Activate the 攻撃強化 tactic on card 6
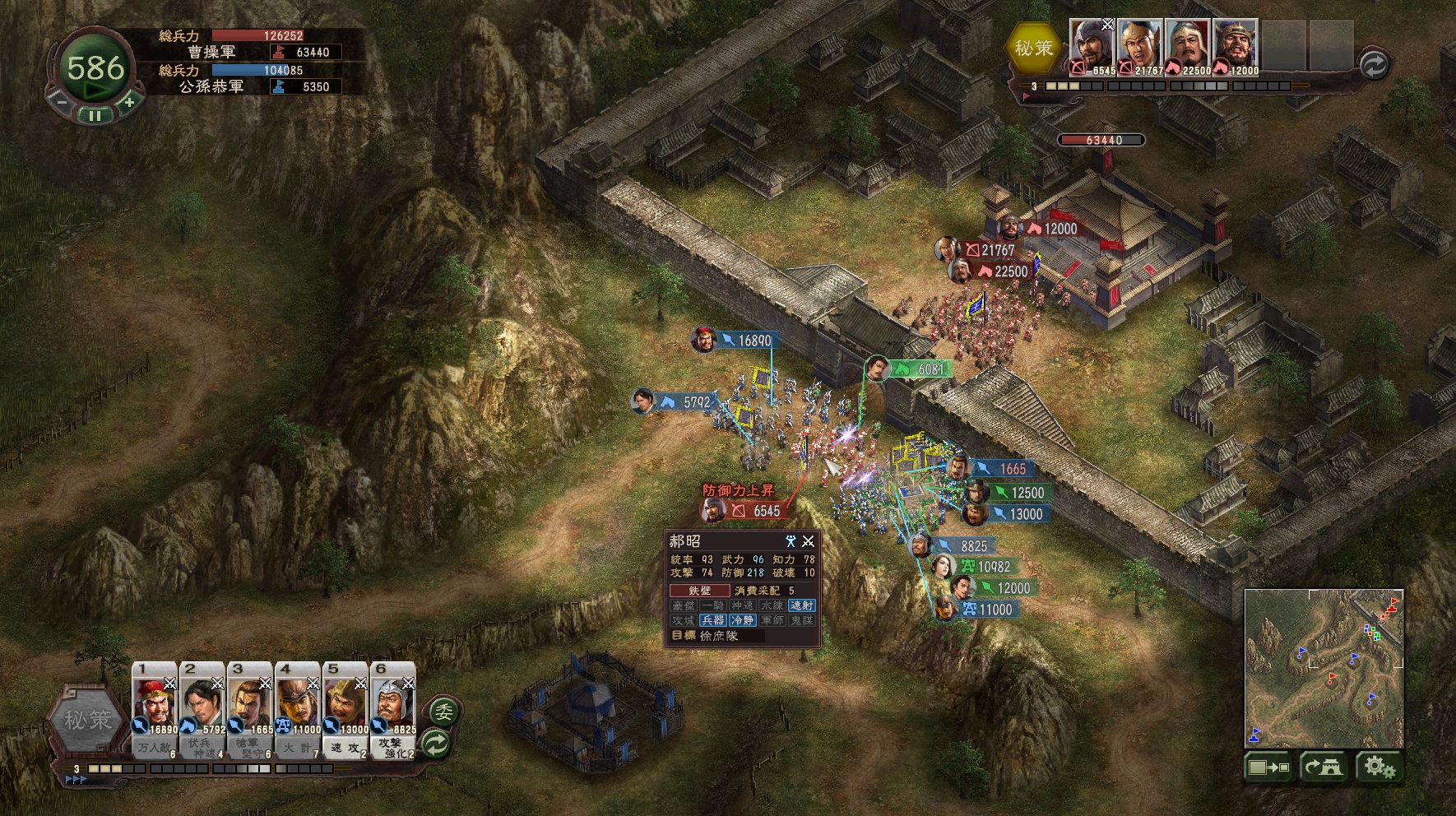The width and height of the screenshot is (1456, 816). (393, 749)
